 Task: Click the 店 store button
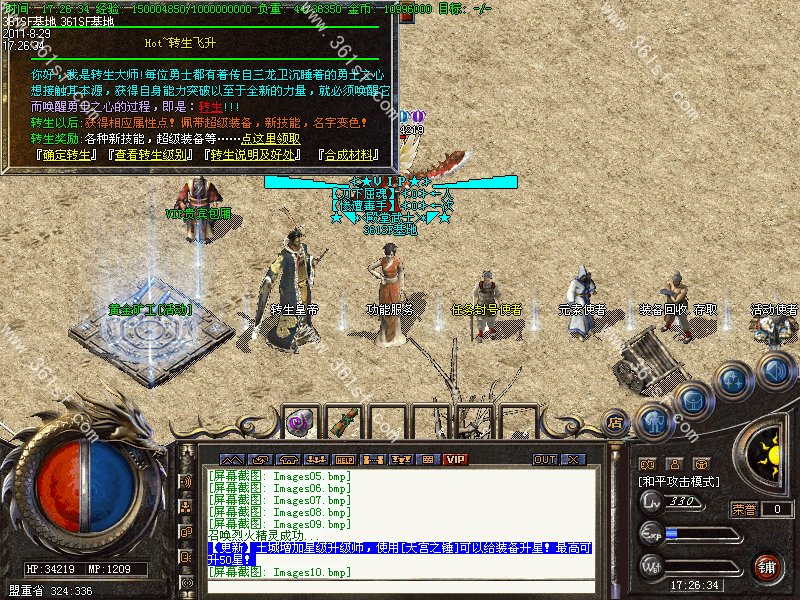pyautogui.click(x=616, y=423)
